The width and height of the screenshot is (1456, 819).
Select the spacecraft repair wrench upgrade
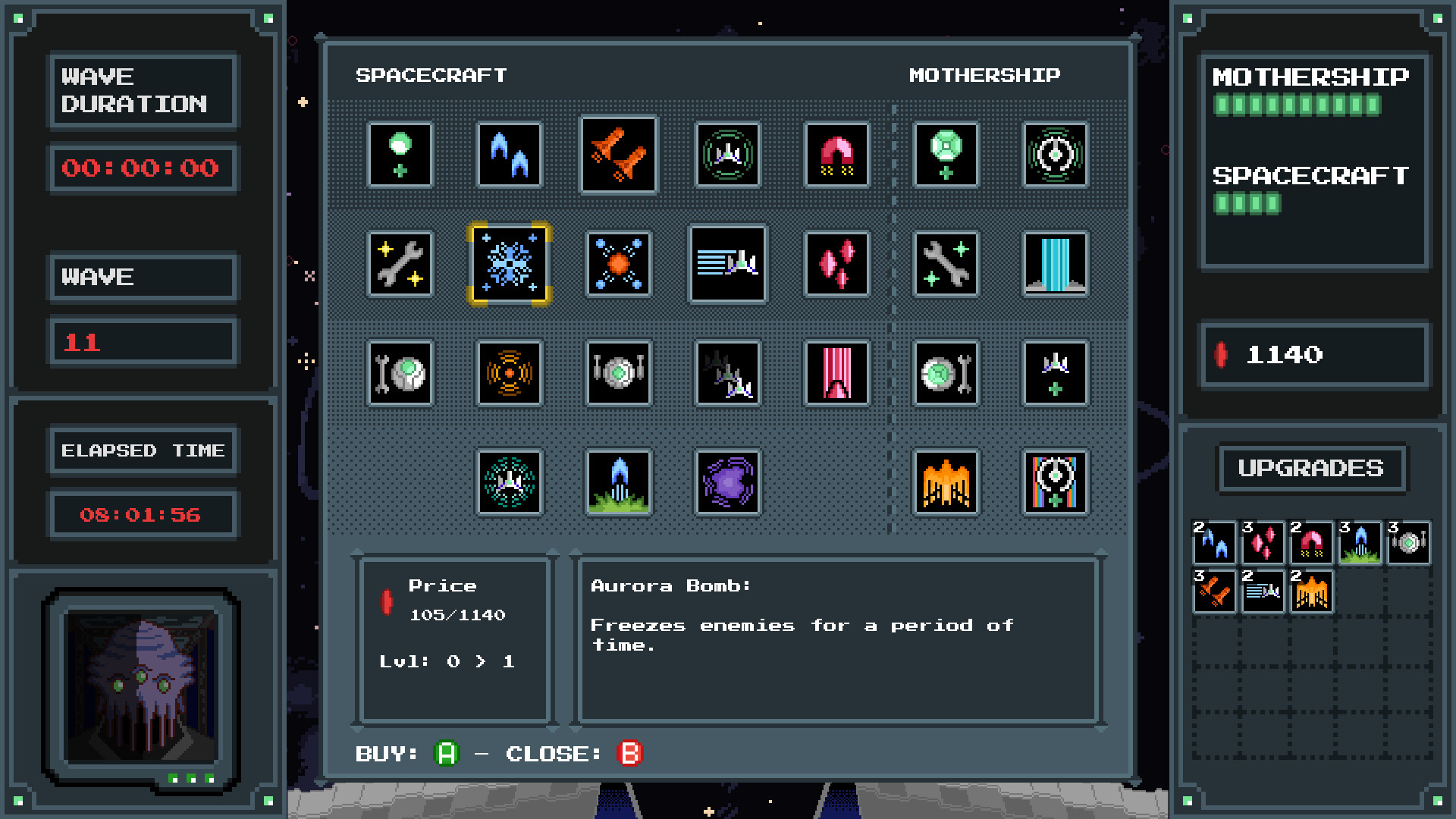(400, 265)
